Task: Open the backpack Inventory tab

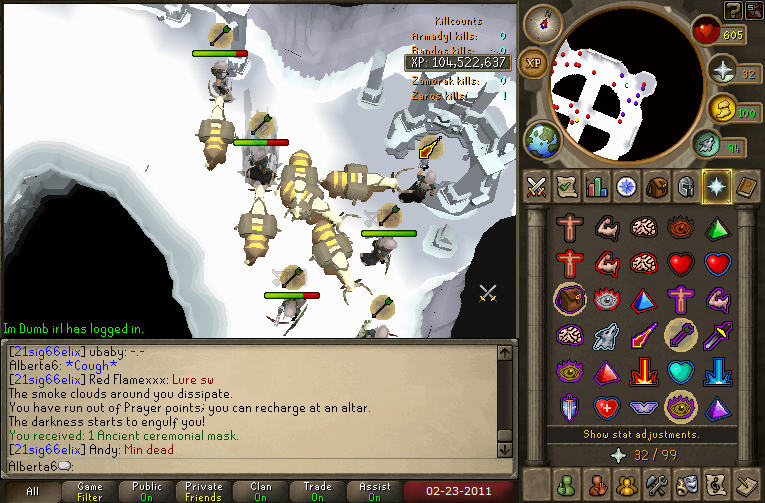Action: click(x=656, y=186)
